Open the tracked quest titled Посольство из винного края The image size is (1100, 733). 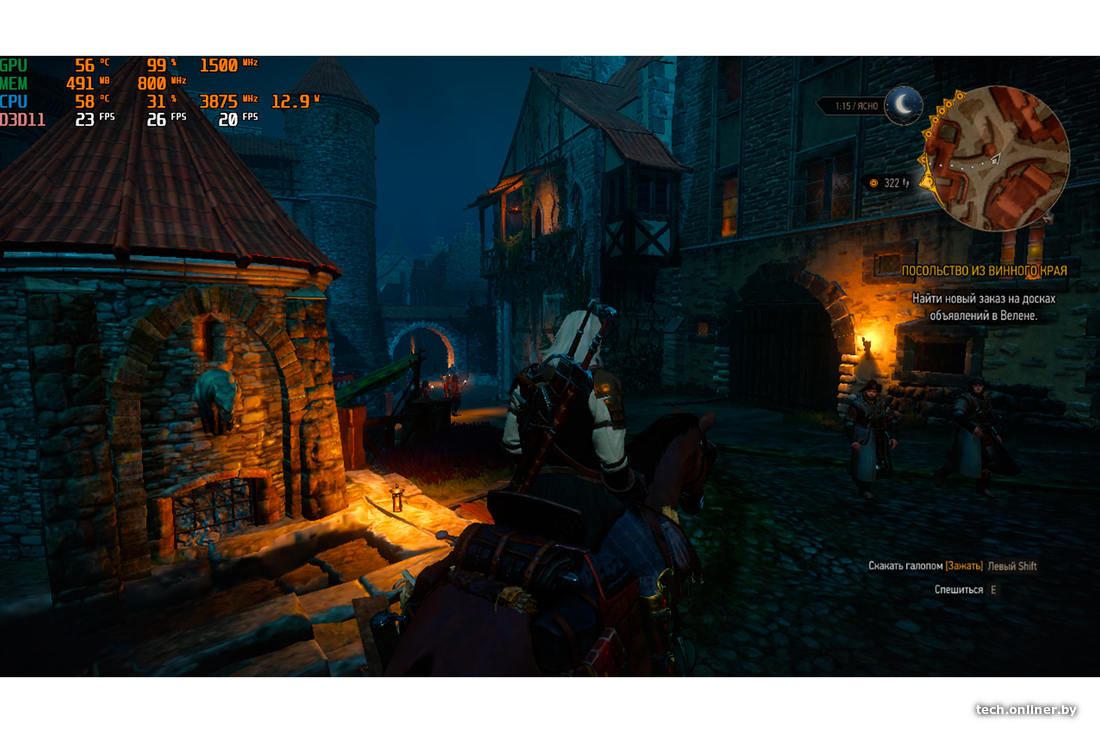tap(984, 271)
